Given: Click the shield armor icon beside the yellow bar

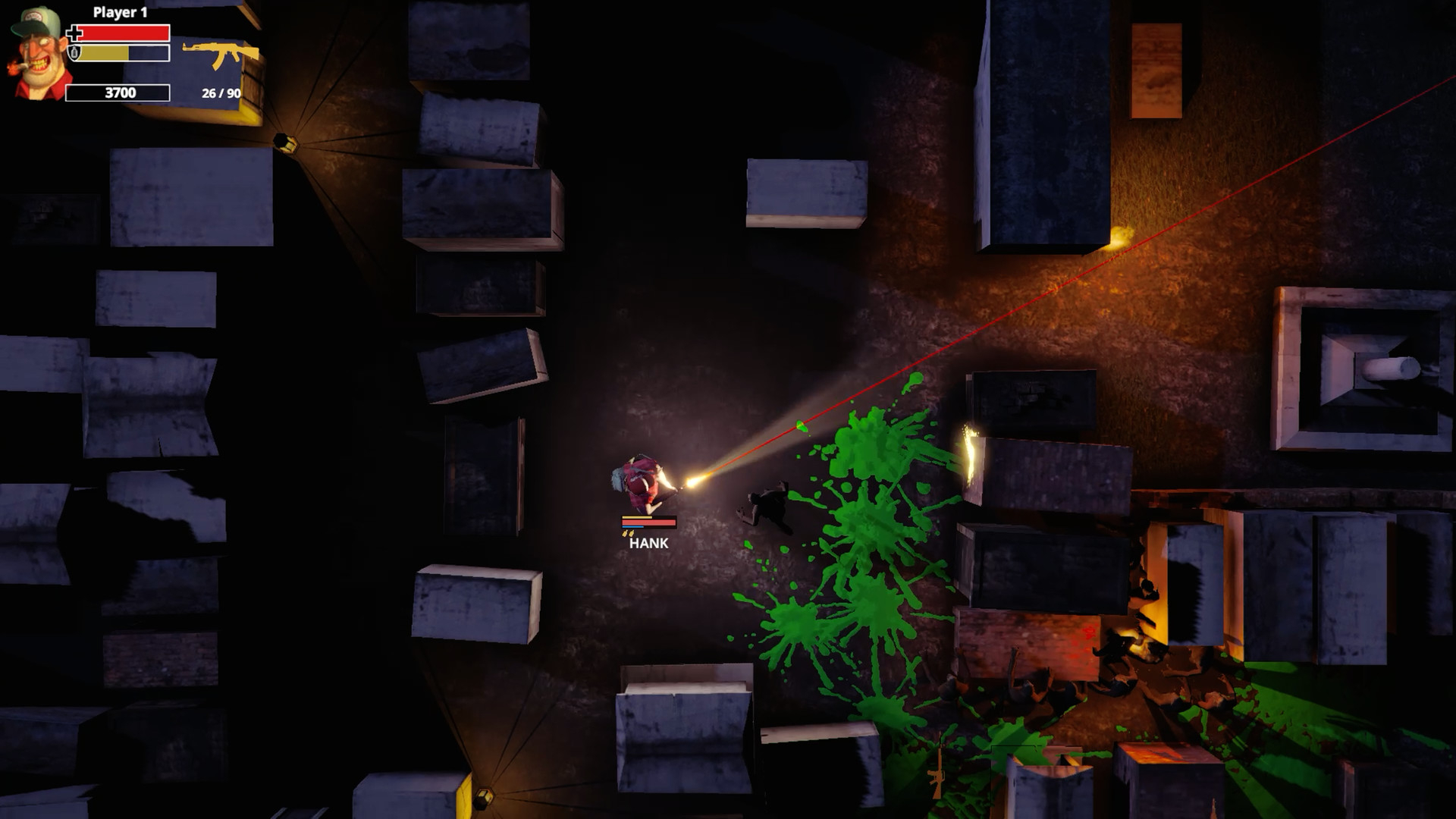Looking at the screenshot, I should [x=74, y=53].
